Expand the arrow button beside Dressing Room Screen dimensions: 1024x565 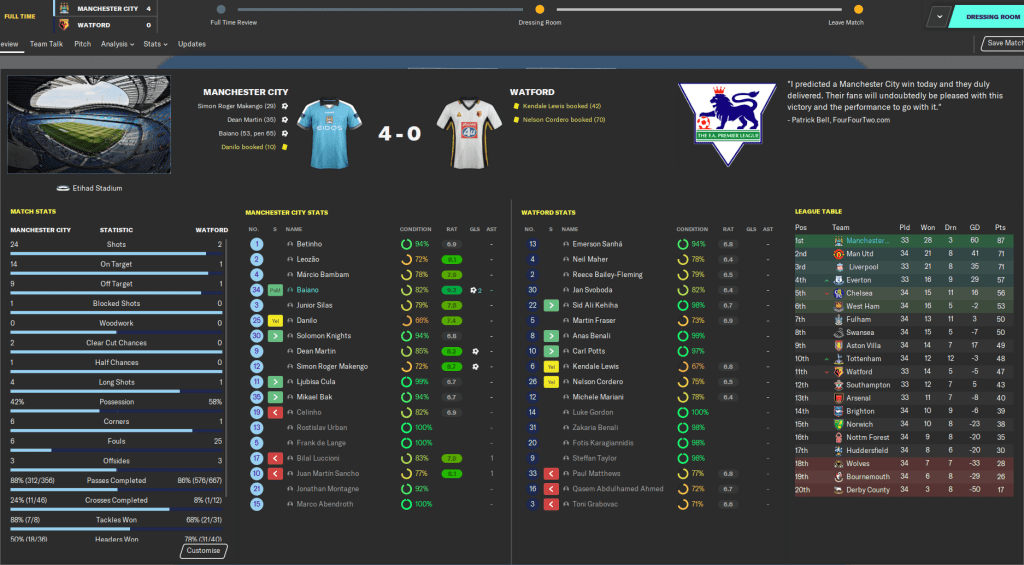[x=939, y=17]
